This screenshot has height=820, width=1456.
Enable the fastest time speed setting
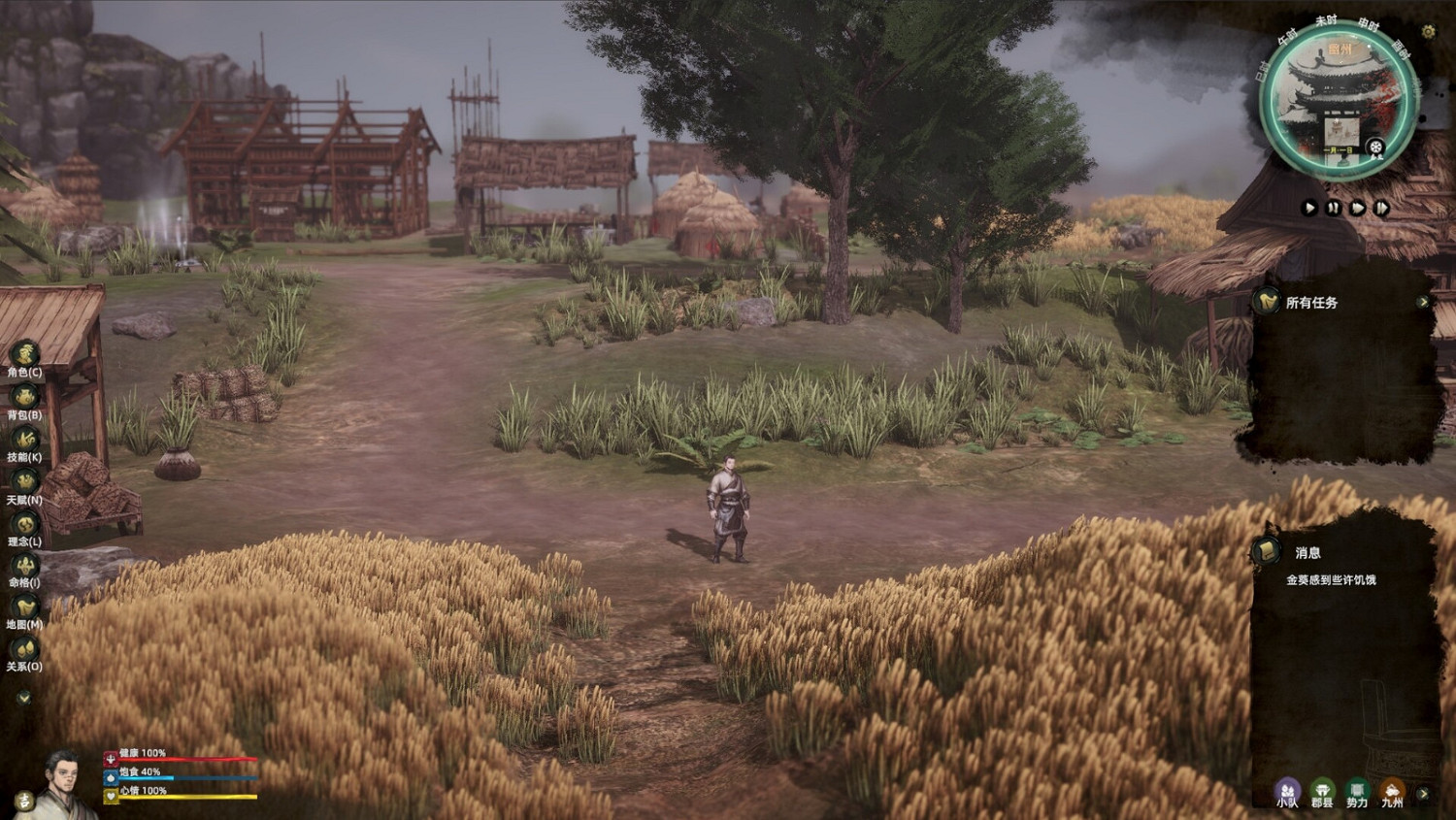[x=1383, y=207]
